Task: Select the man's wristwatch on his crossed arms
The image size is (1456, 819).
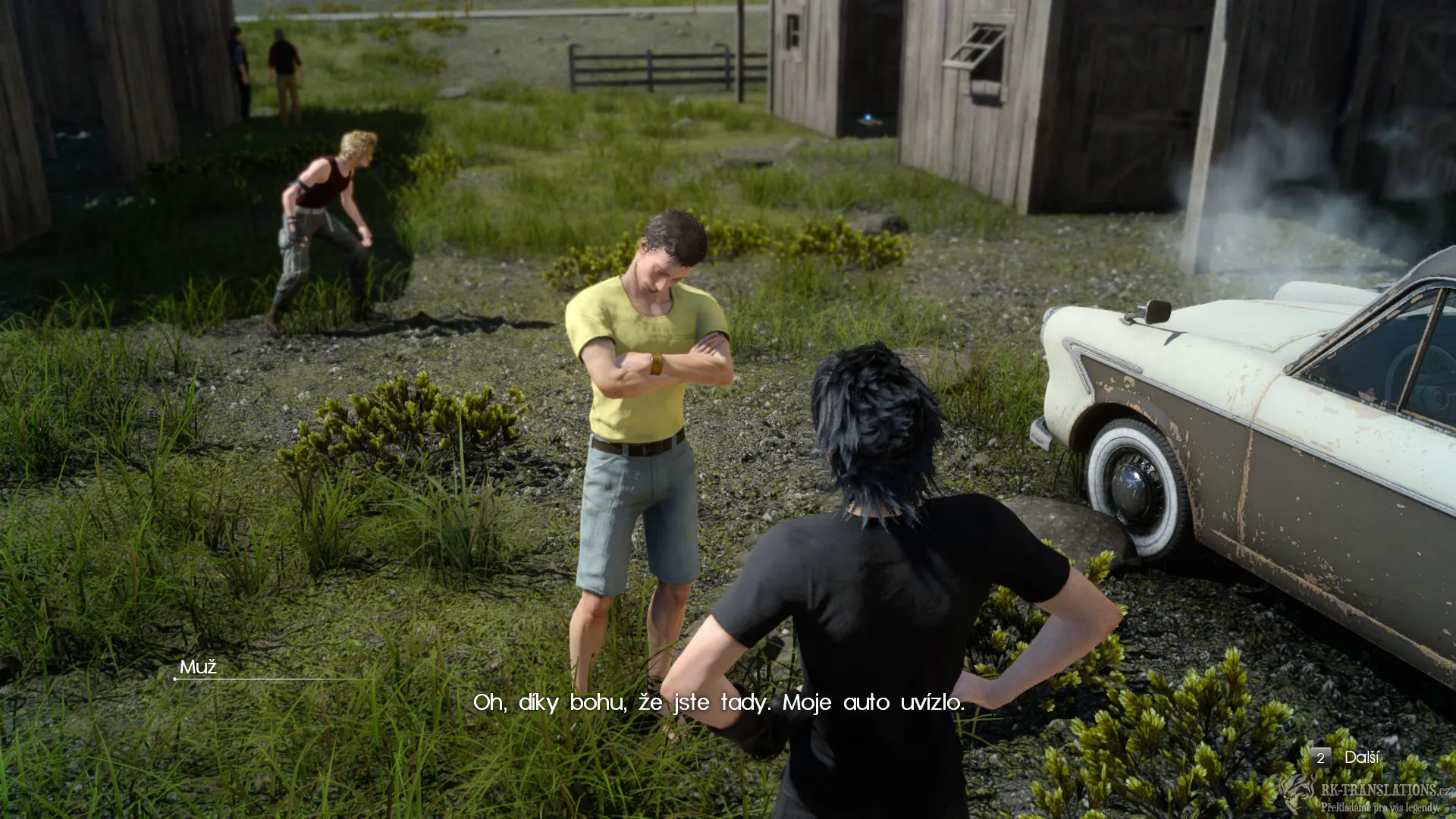Action: (654, 364)
